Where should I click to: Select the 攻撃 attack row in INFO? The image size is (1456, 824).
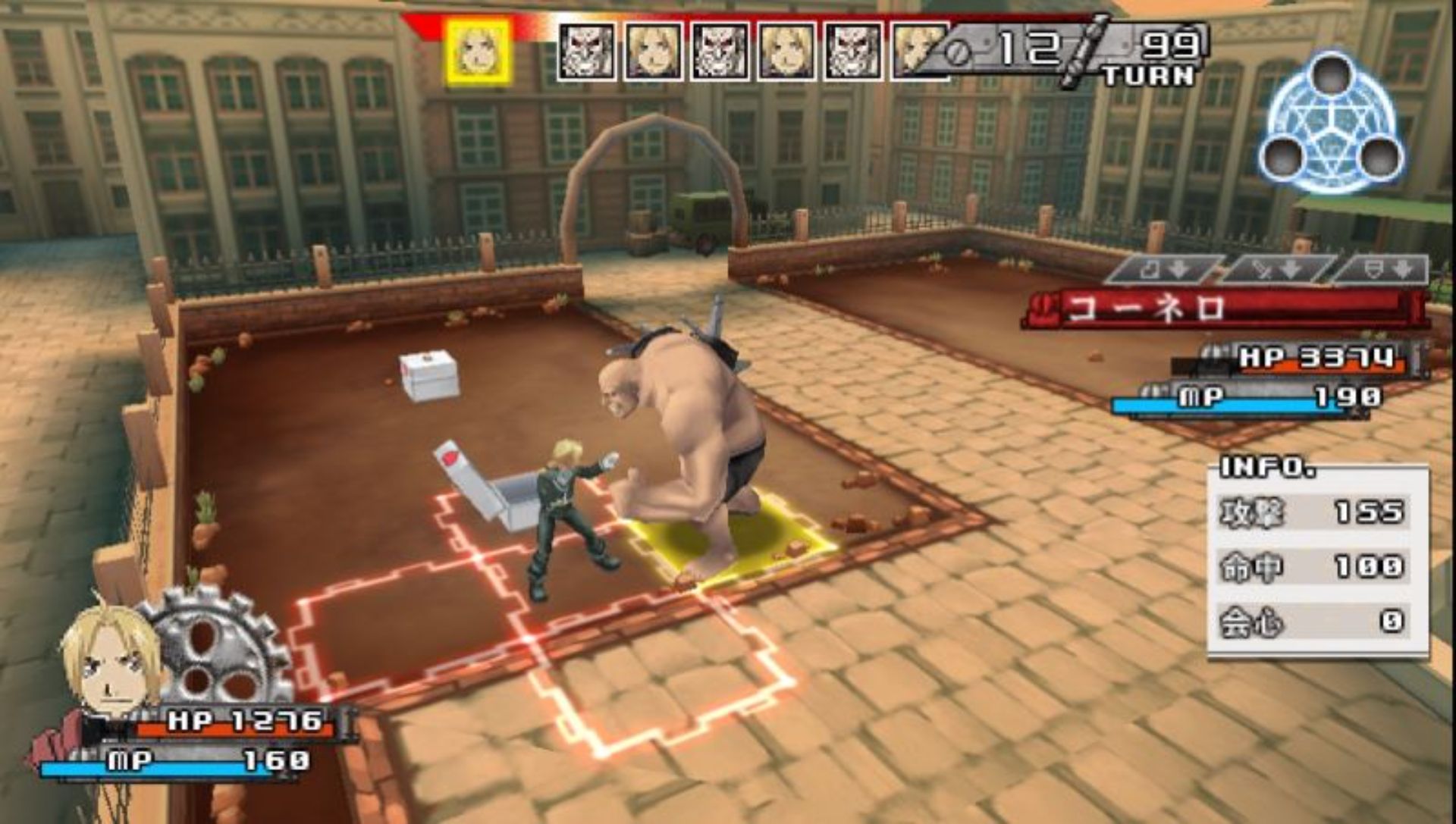point(1314,513)
